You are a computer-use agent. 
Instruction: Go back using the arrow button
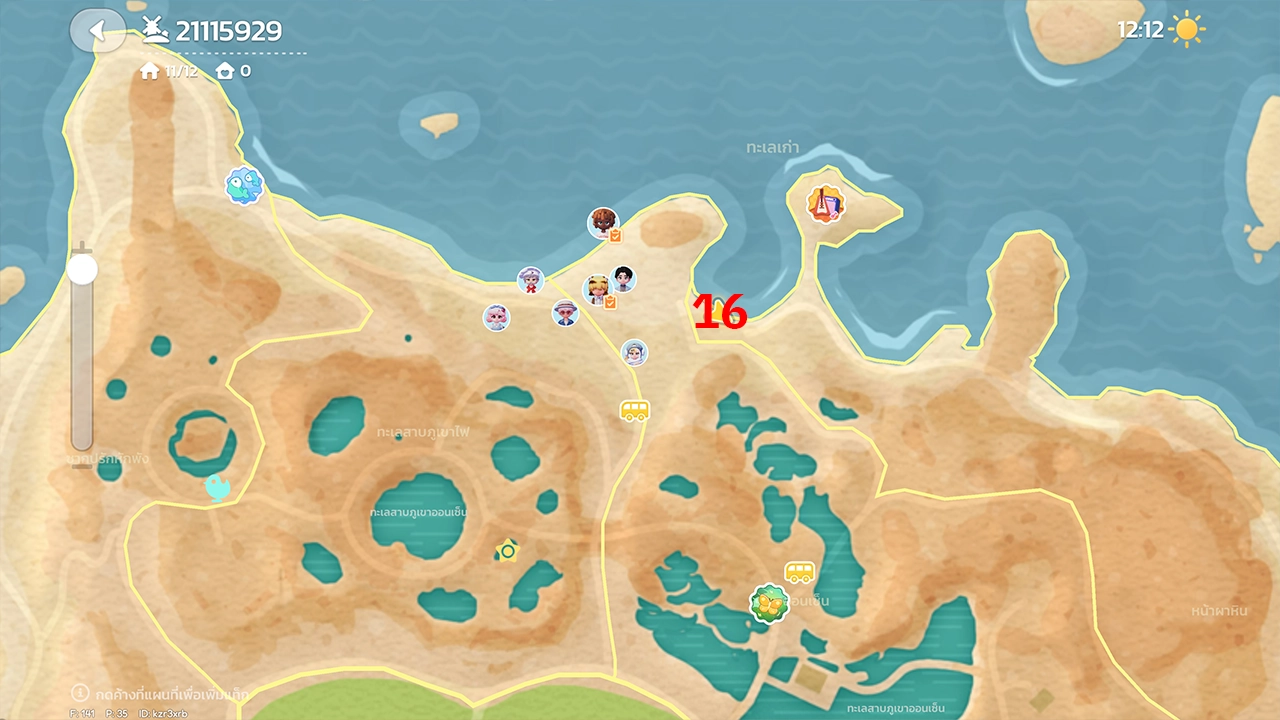(x=97, y=31)
